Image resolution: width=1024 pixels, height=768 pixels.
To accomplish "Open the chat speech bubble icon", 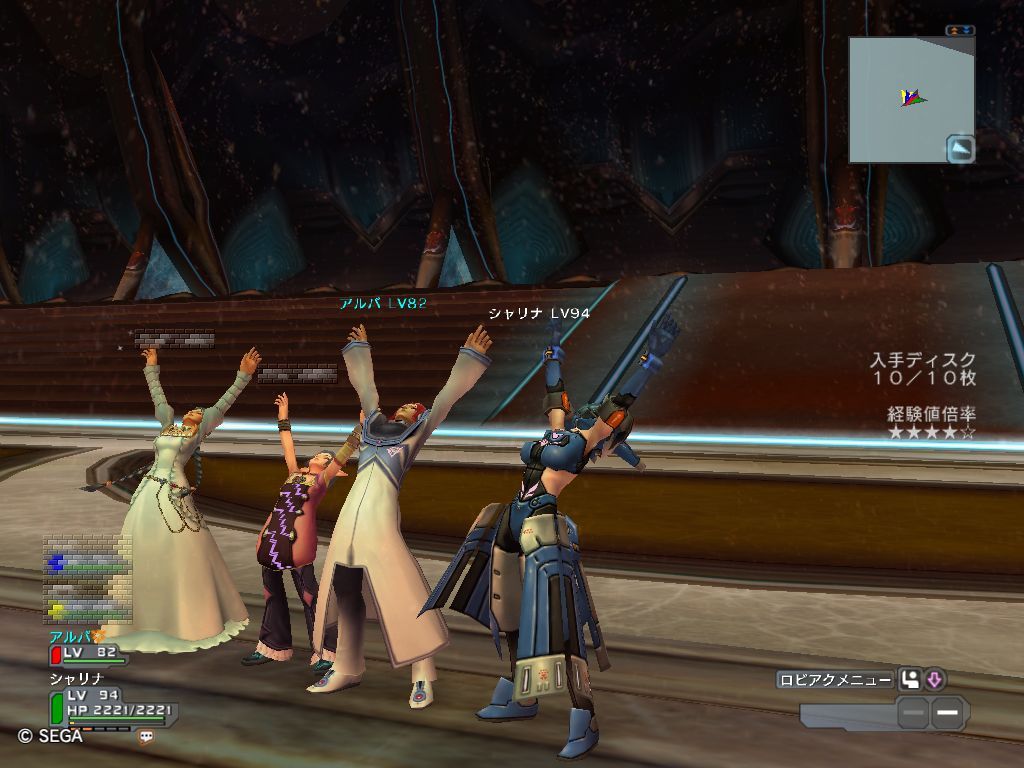I will (146, 736).
